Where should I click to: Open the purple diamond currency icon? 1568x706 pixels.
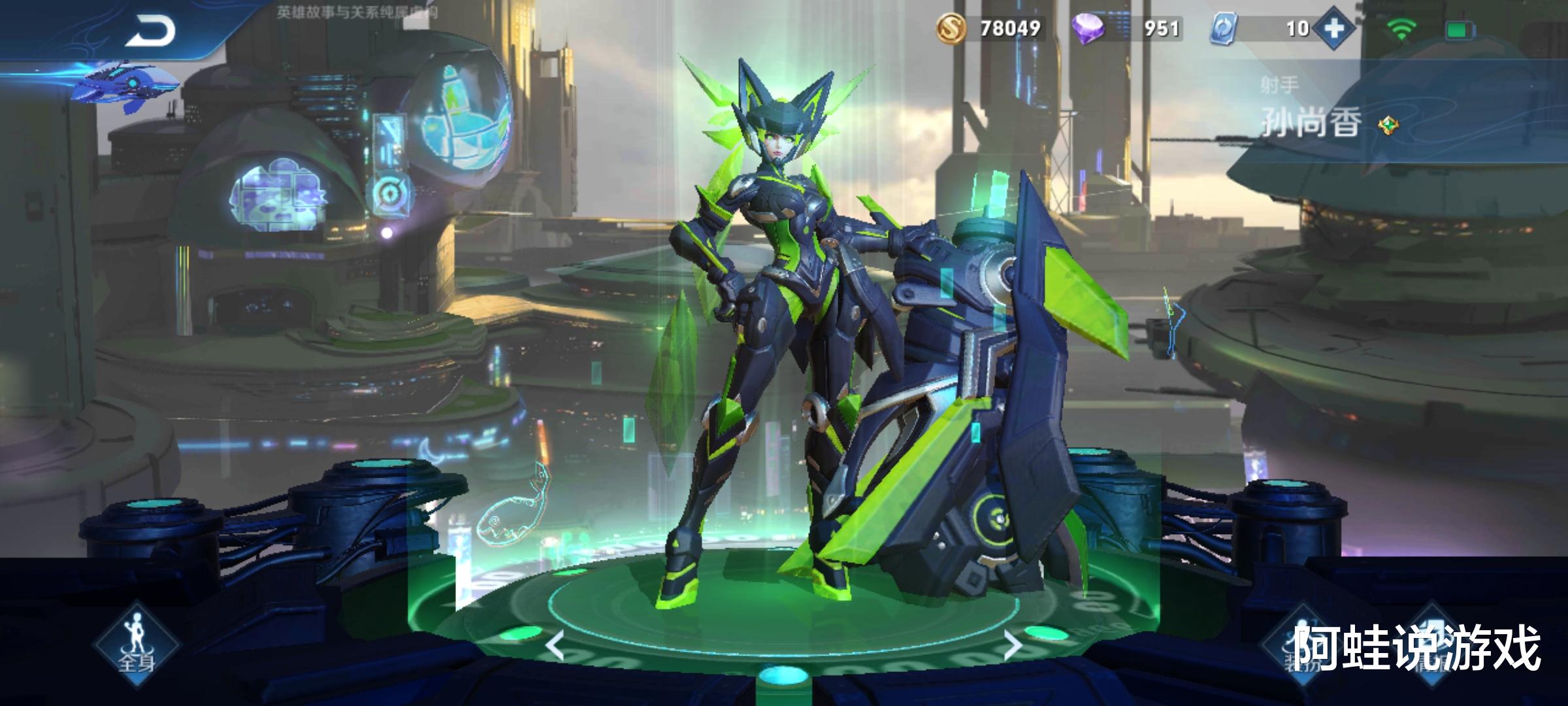[1088, 29]
